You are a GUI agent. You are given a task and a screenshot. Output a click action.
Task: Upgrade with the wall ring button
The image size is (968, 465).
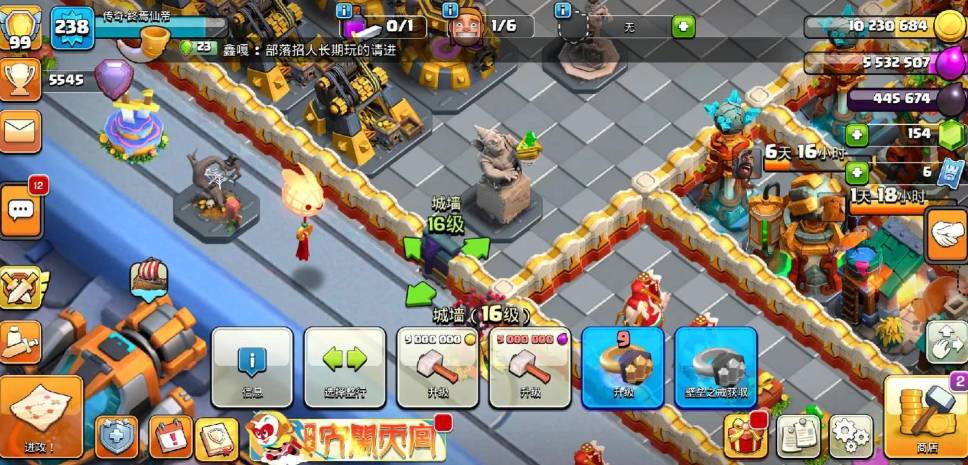[622, 366]
